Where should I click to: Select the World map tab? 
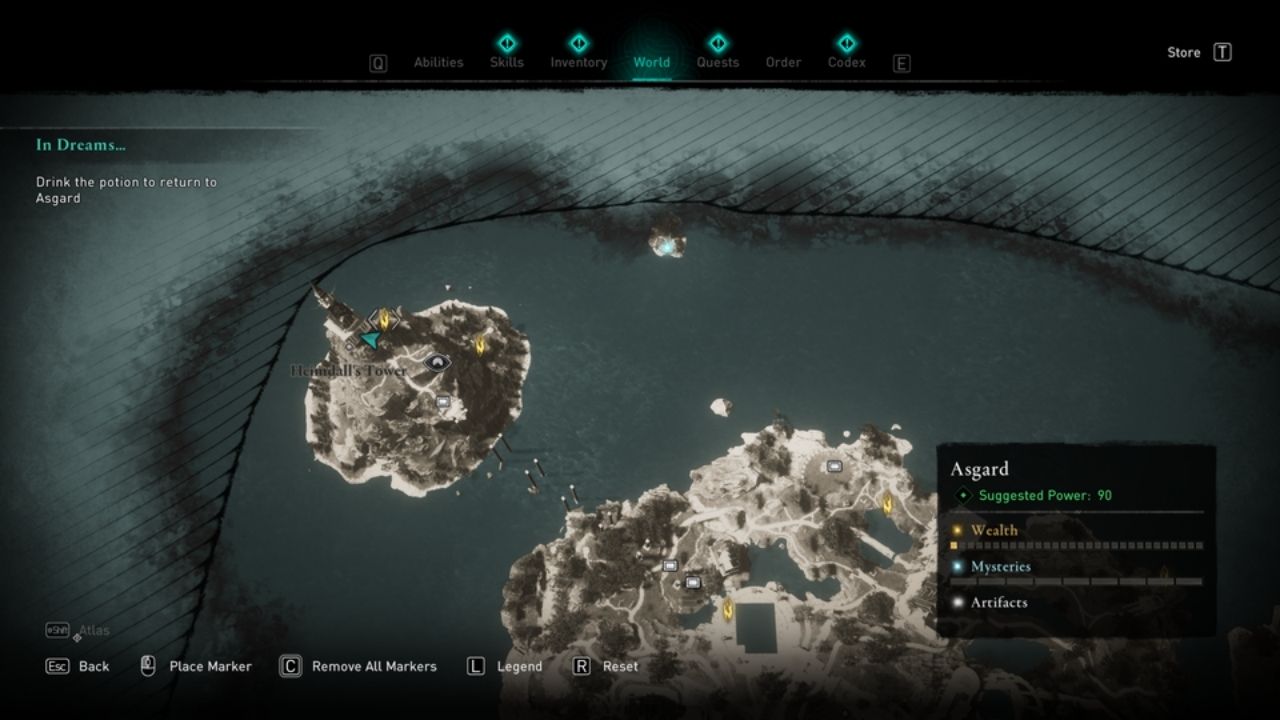point(651,62)
